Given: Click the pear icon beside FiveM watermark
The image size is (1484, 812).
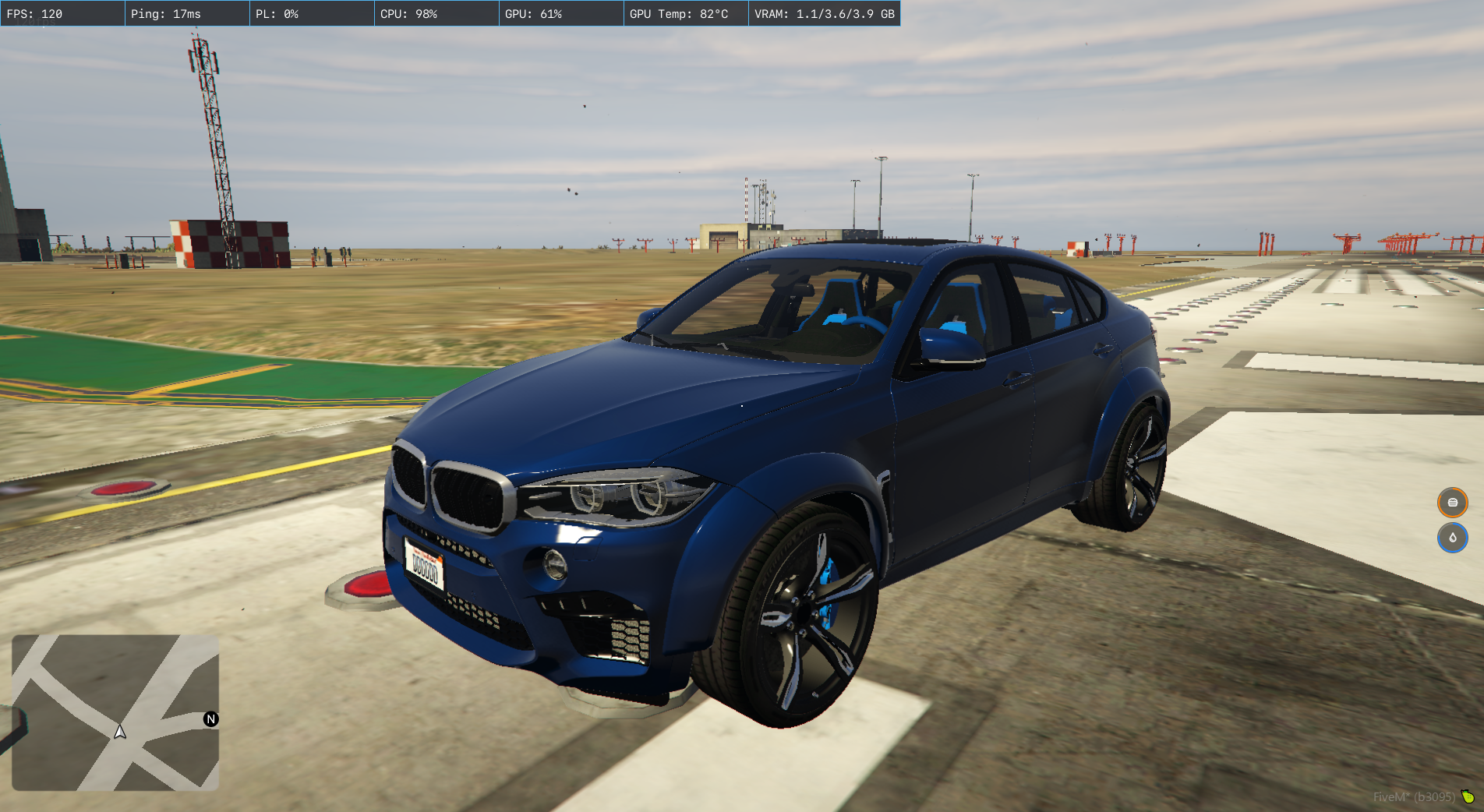Looking at the screenshot, I should point(1468,796).
